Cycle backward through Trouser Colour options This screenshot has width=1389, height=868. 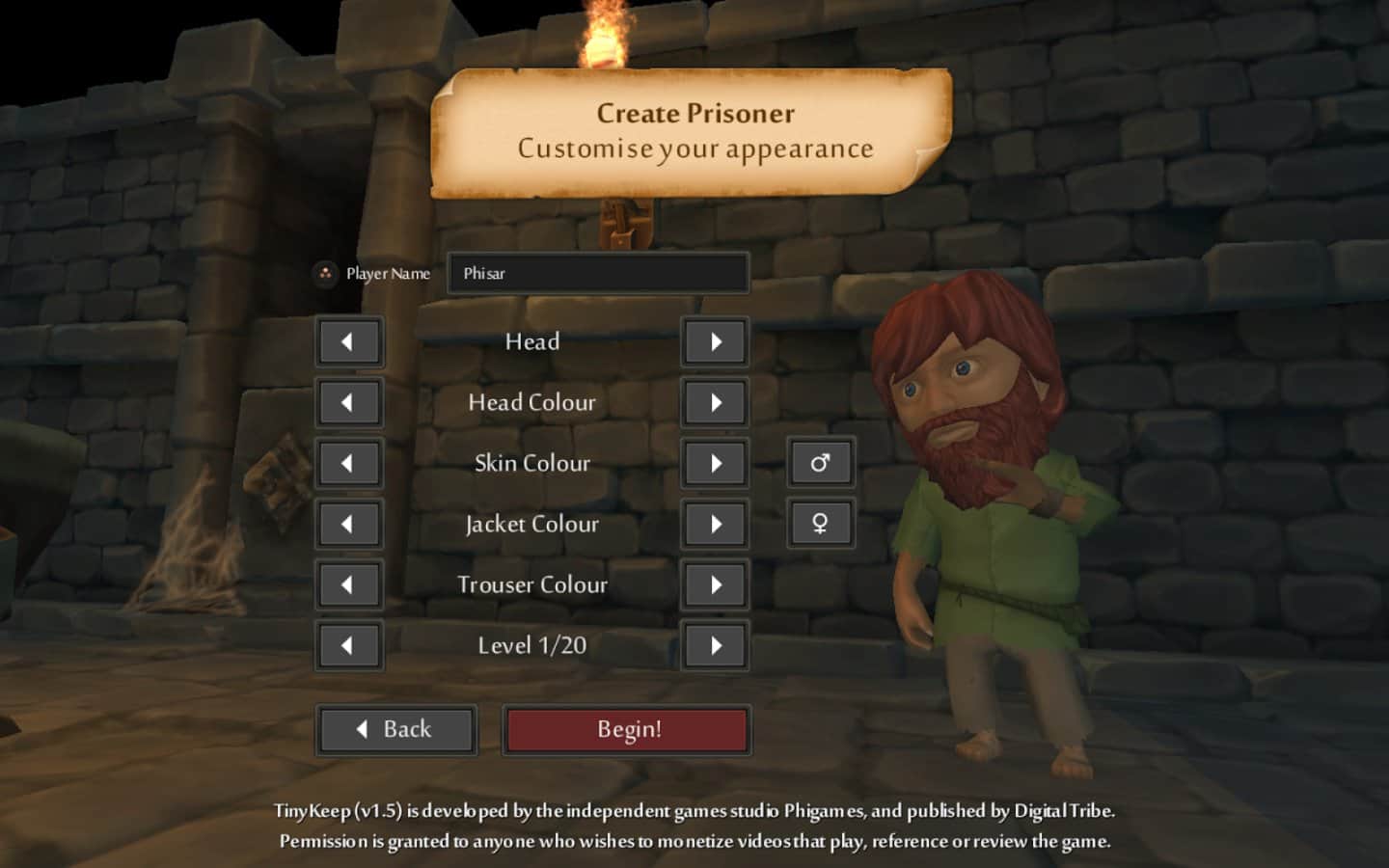pos(349,584)
